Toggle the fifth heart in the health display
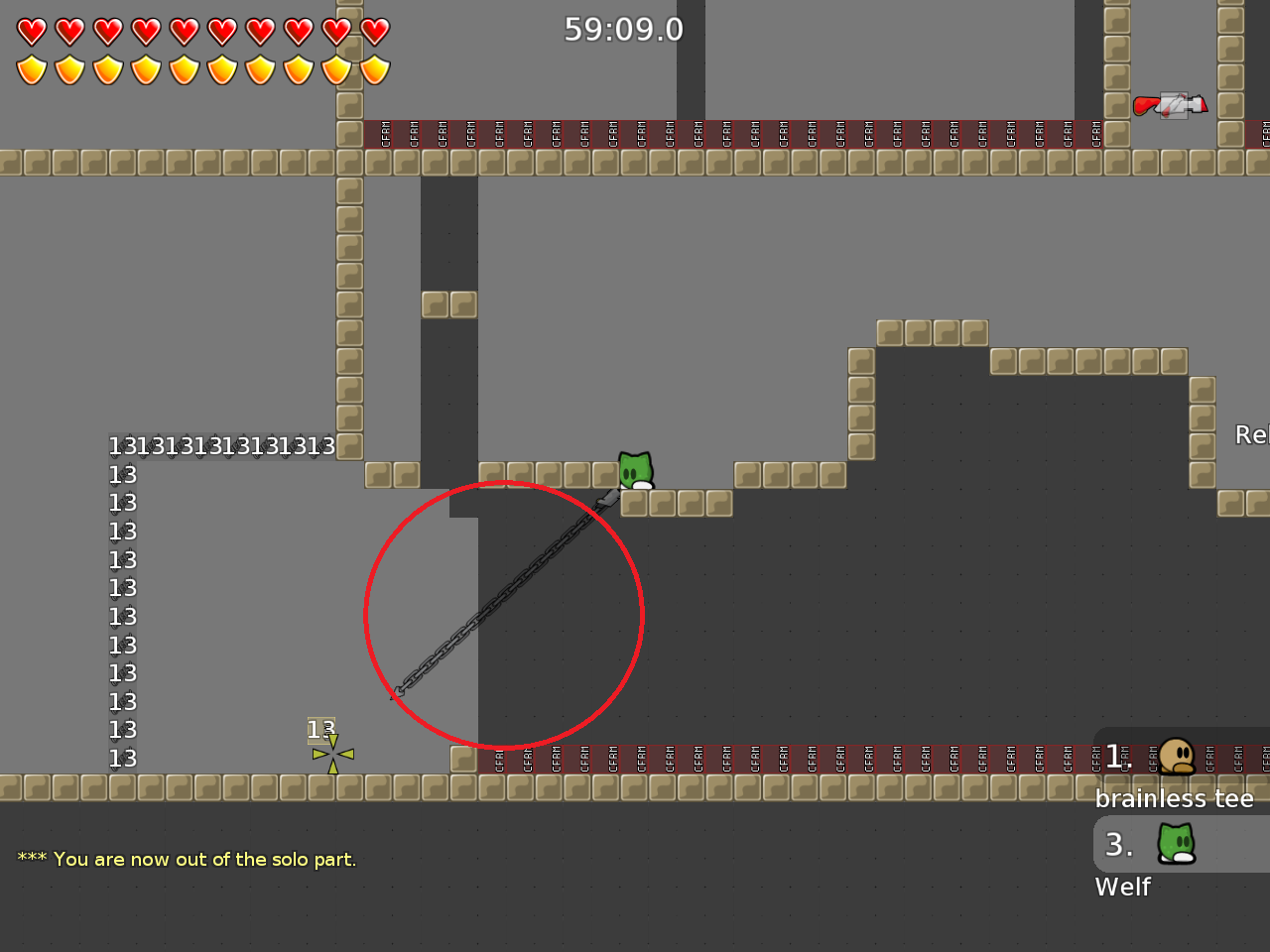The height and width of the screenshot is (952, 1270). [184, 31]
